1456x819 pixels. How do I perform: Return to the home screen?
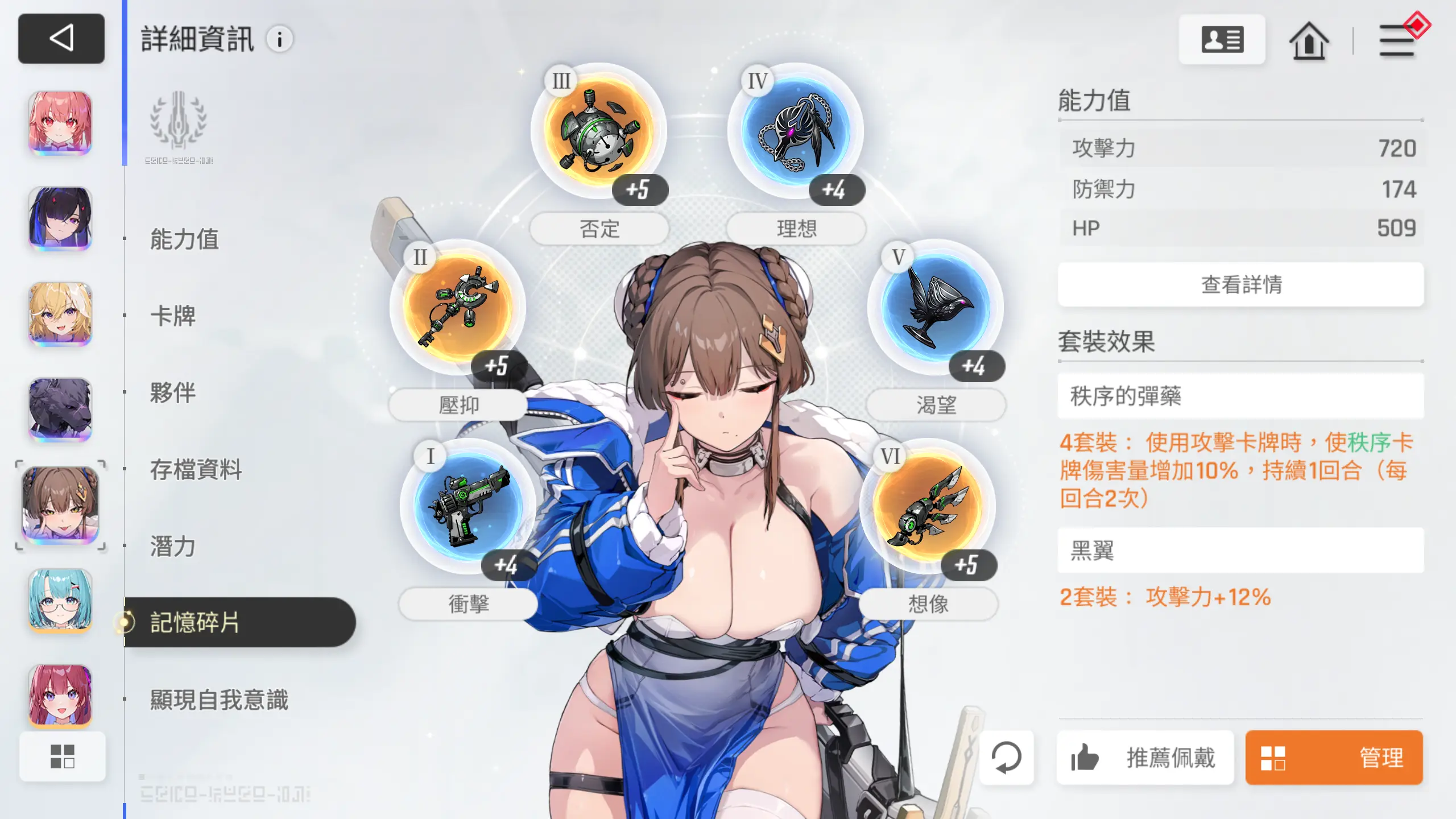[1309, 40]
